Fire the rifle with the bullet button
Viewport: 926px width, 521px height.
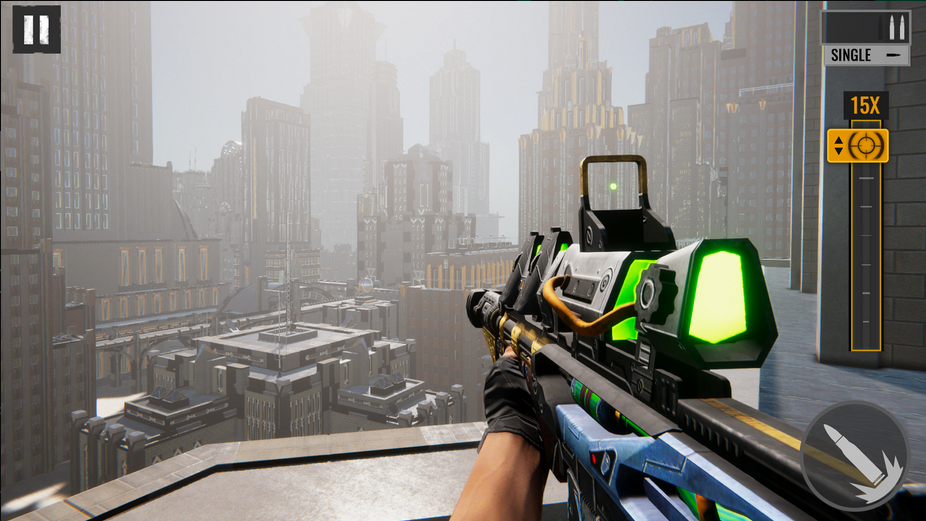point(855,455)
